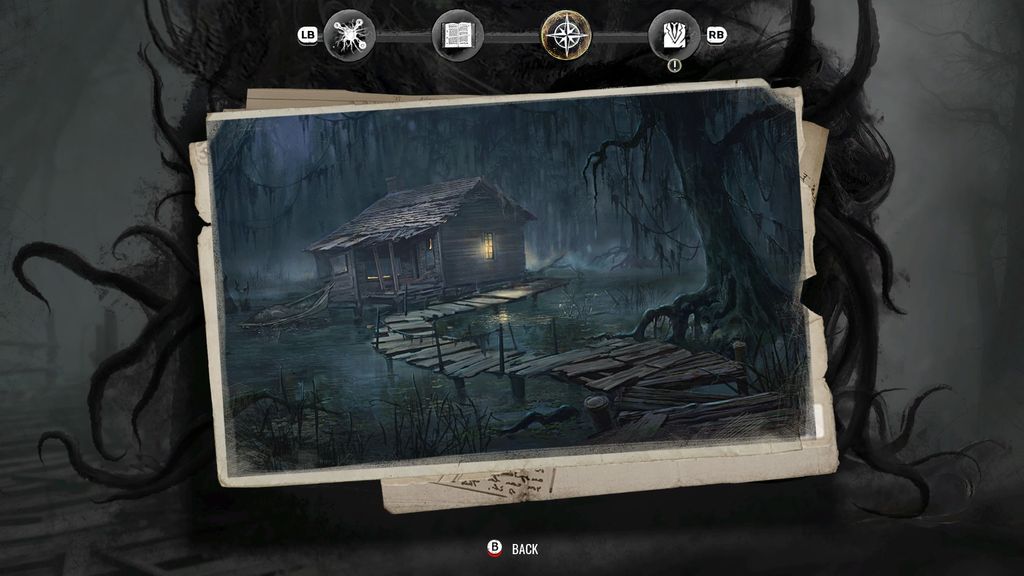Image resolution: width=1024 pixels, height=576 pixels.
Task: Switch to the open book journal tab
Action: point(458,35)
